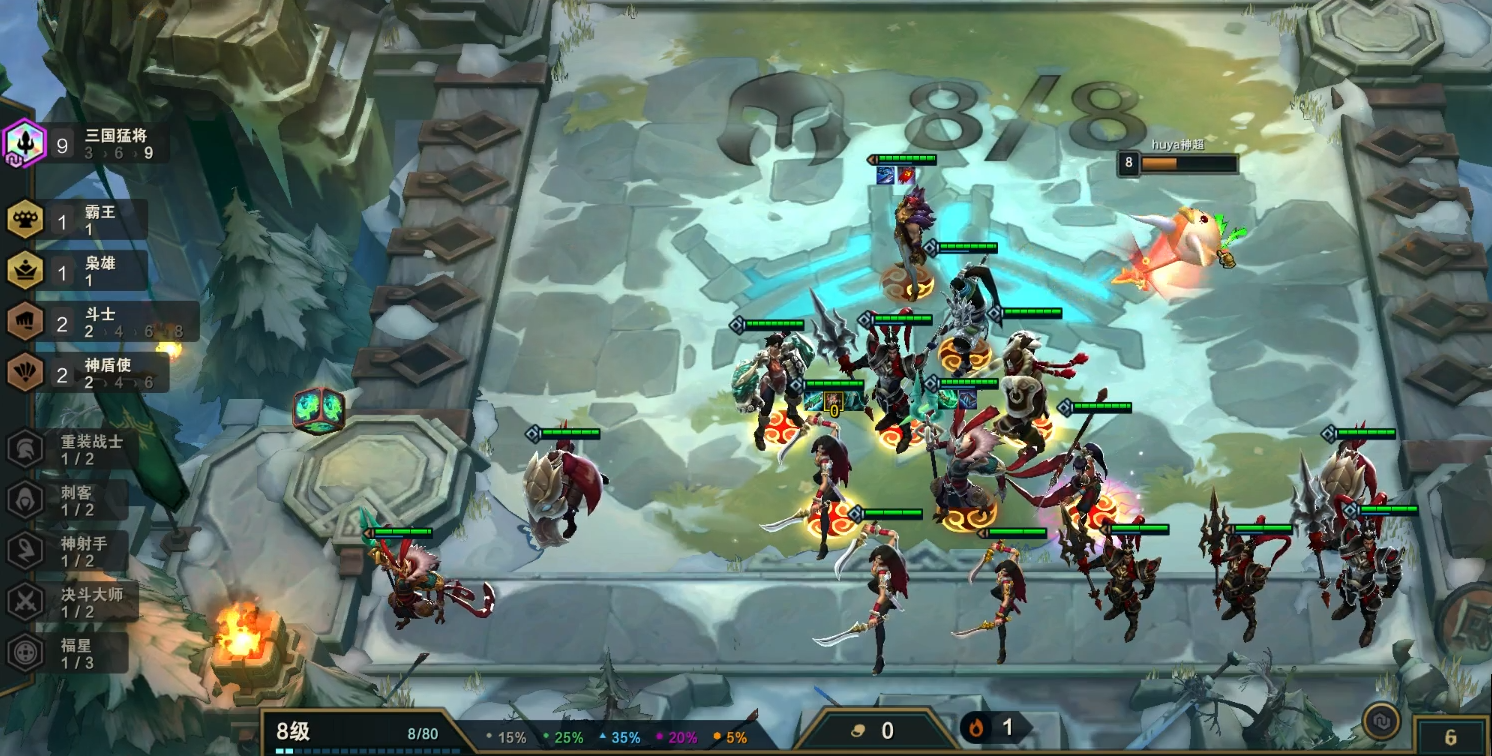Viewport: 1492px width, 756px height.
Task: Click the 决斗大师 crossed-swords trait
Action: point(72,602)
